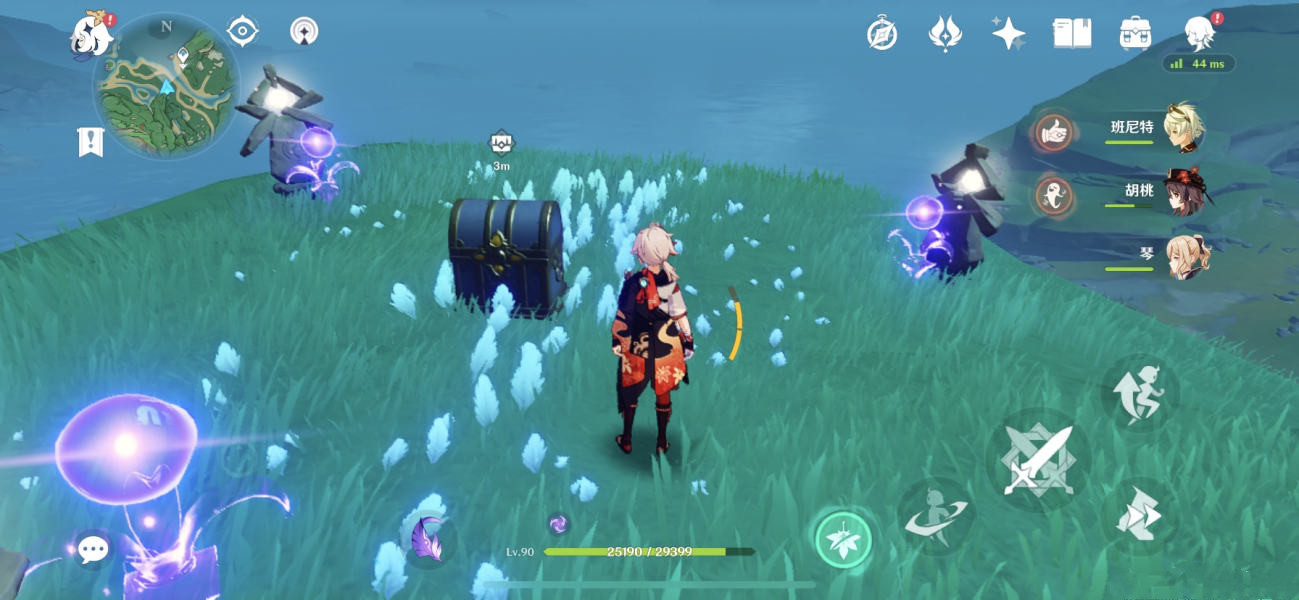This screenshot has height=600, width=1299.
Task: Tap the sprint dash button
Action: coord(1140,516)
